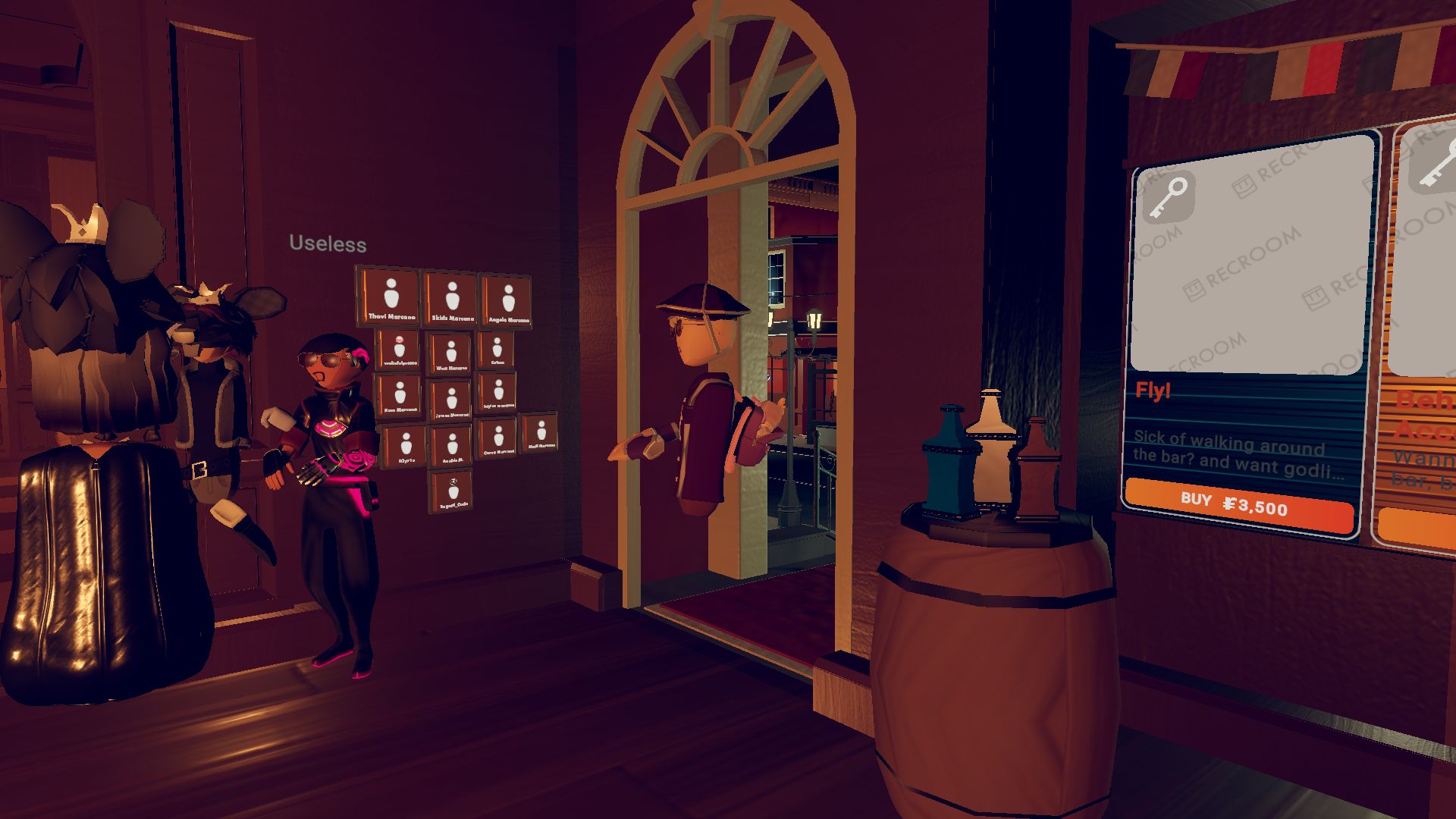The width and height of the screenshot is (1456, 819).
Task: Click Skids Marcano's plaque on the wall
Action: click(x=452, y=297)
